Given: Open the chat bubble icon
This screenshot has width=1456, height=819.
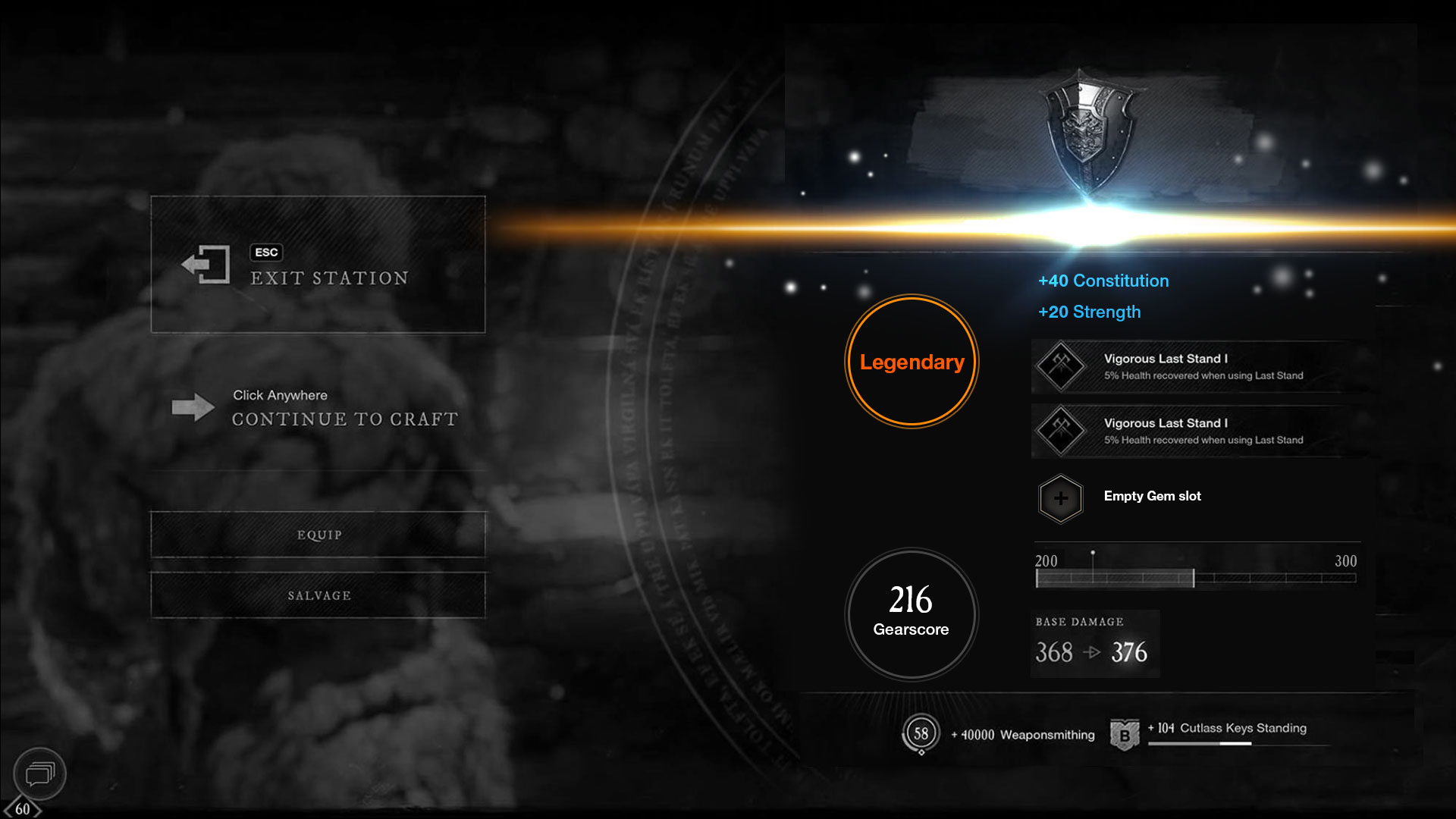Looking at the screenshot, I should point(39,773).
